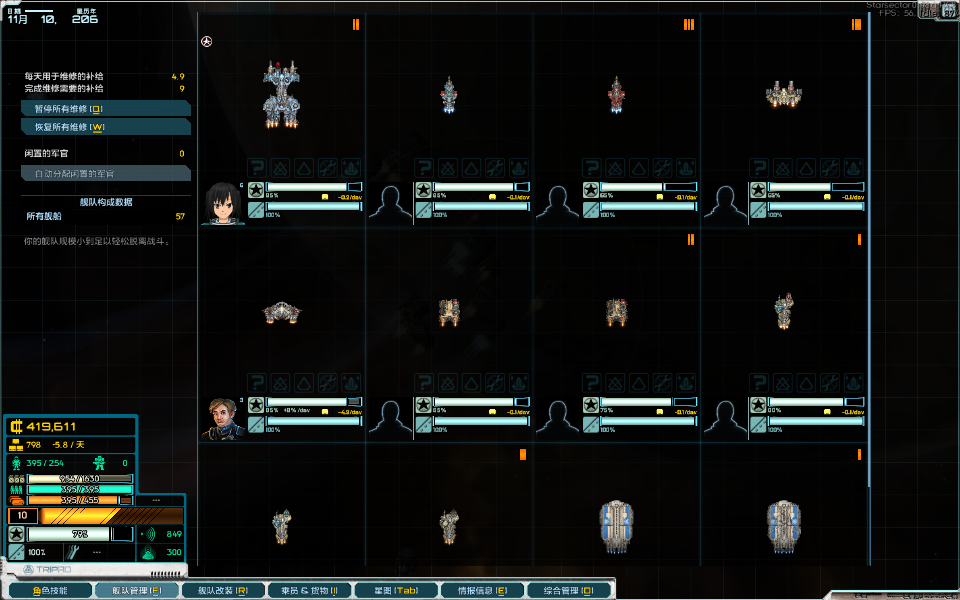Screen dimensions: 960x600
Task: Click the 暂停所有维修 (pause all repairs) button
Action: 105,108
